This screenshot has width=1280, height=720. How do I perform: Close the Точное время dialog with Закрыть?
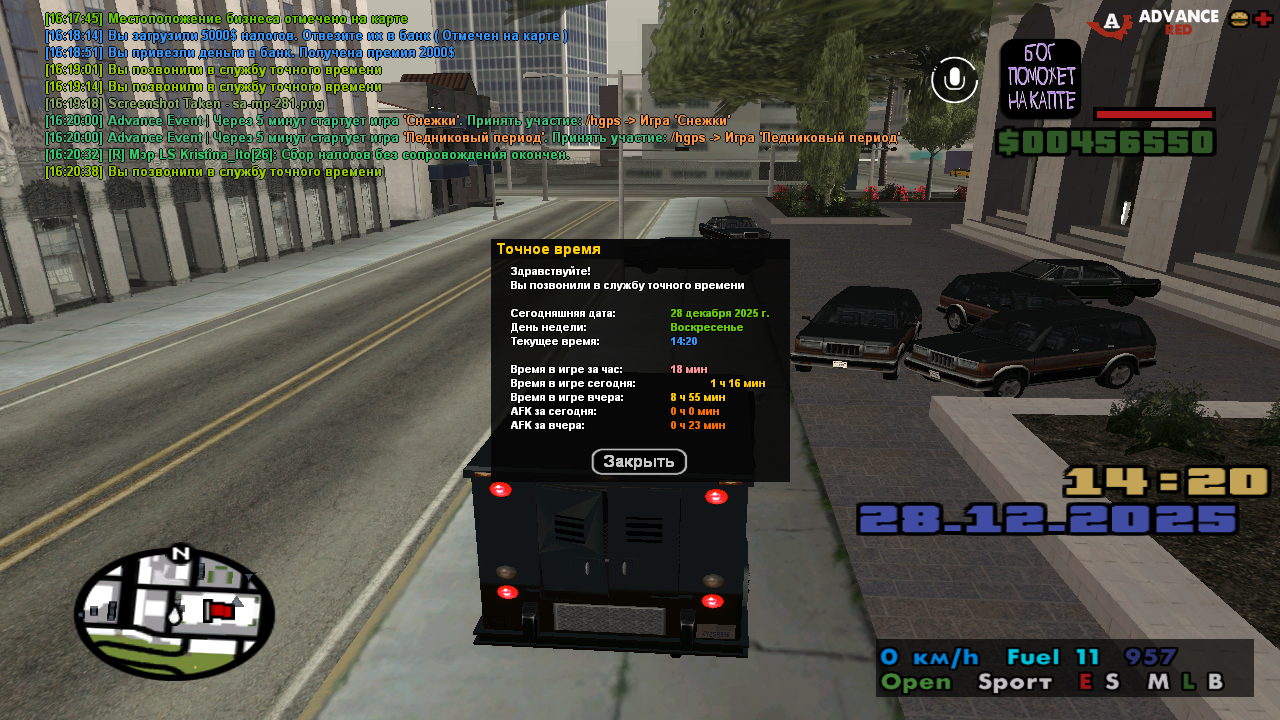(639, 462)
